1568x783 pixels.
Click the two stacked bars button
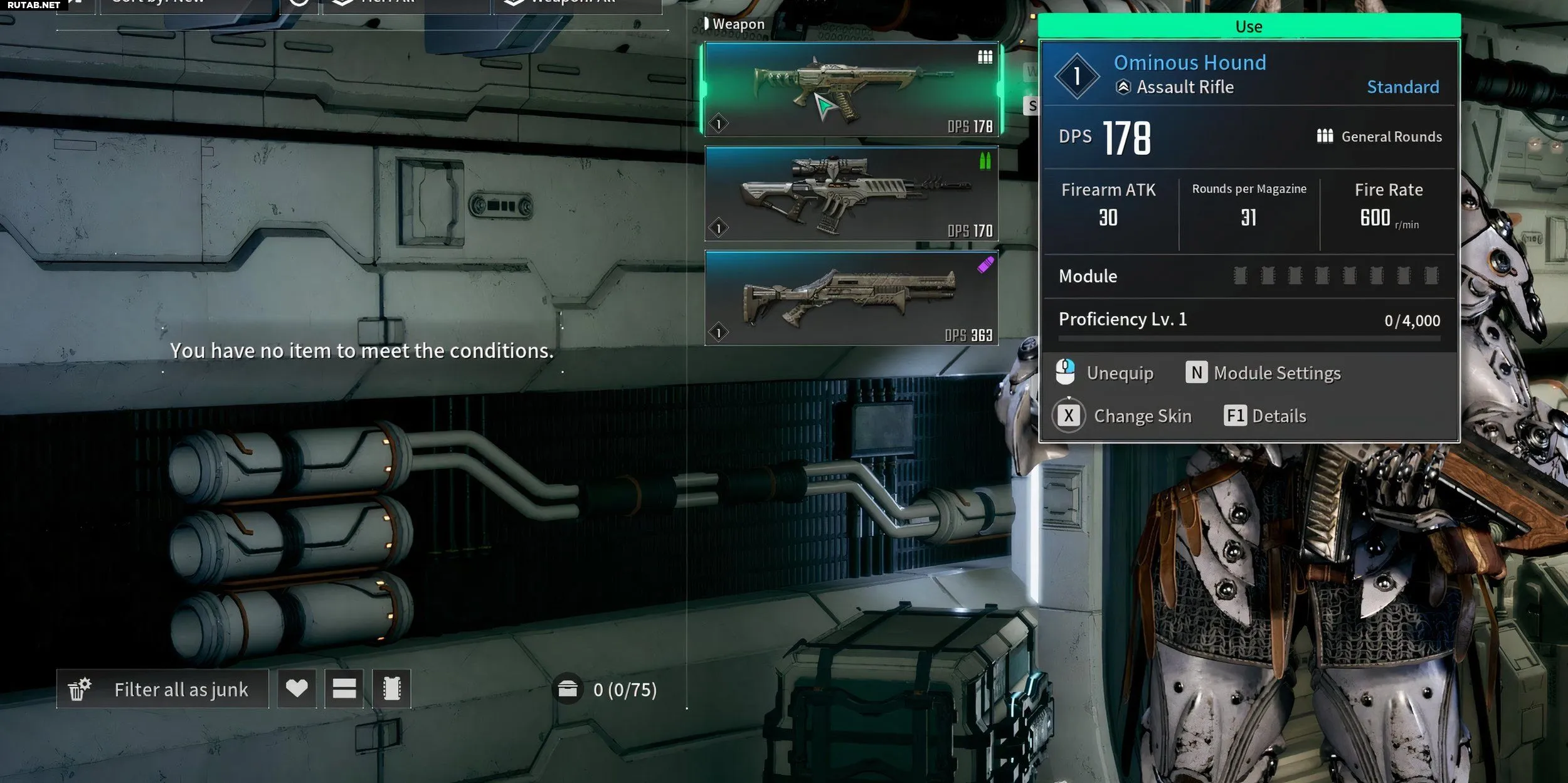pos(344,689)
